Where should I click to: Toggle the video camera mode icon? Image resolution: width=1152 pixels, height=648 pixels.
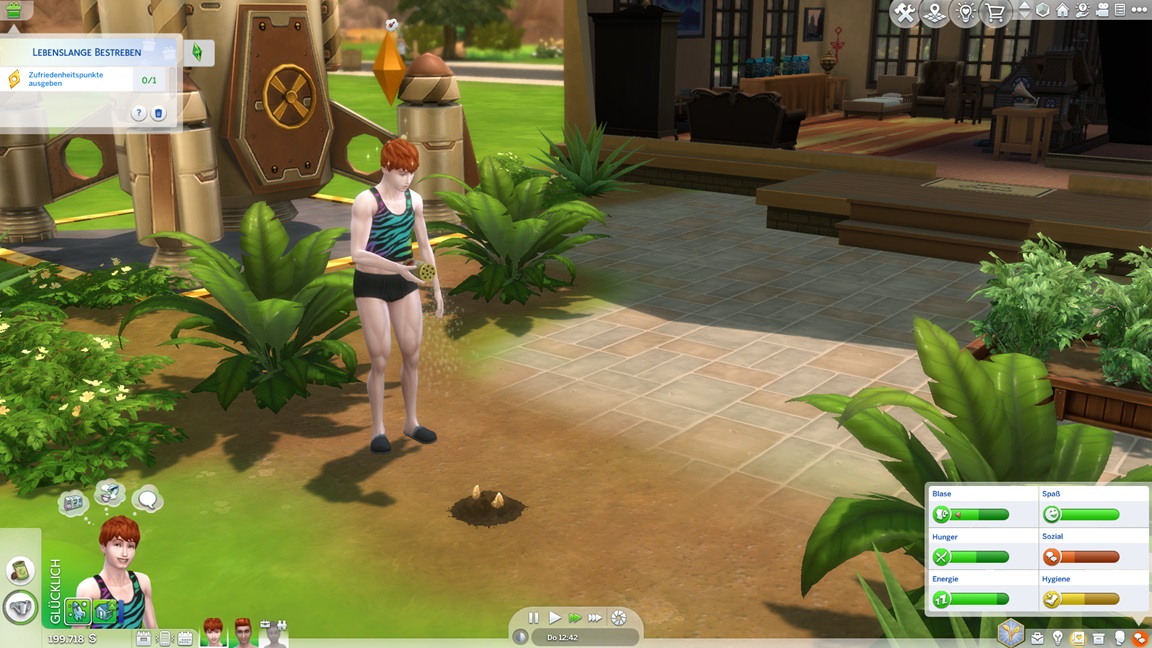[1101, 10]
